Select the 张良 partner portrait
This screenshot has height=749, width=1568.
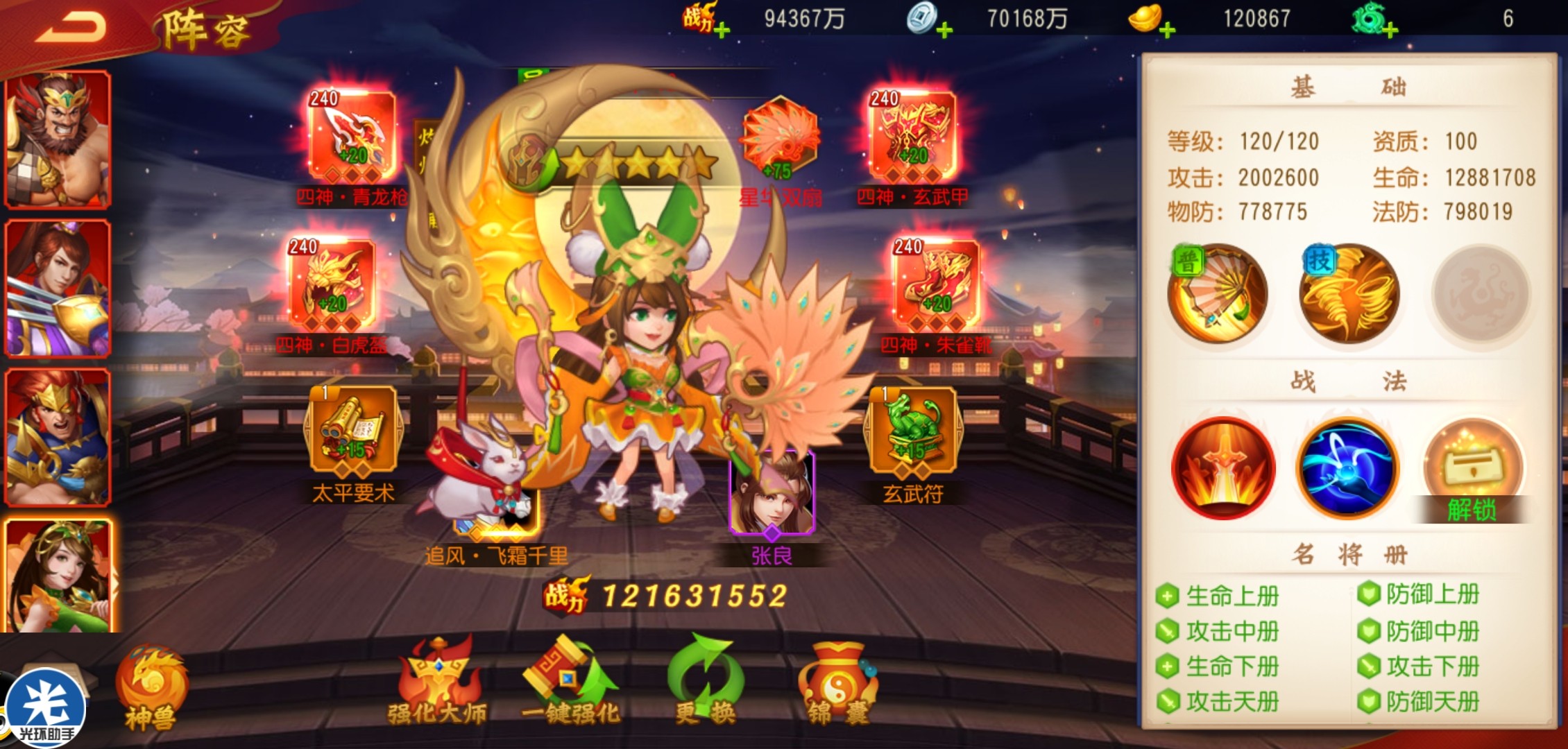point(772,494)
